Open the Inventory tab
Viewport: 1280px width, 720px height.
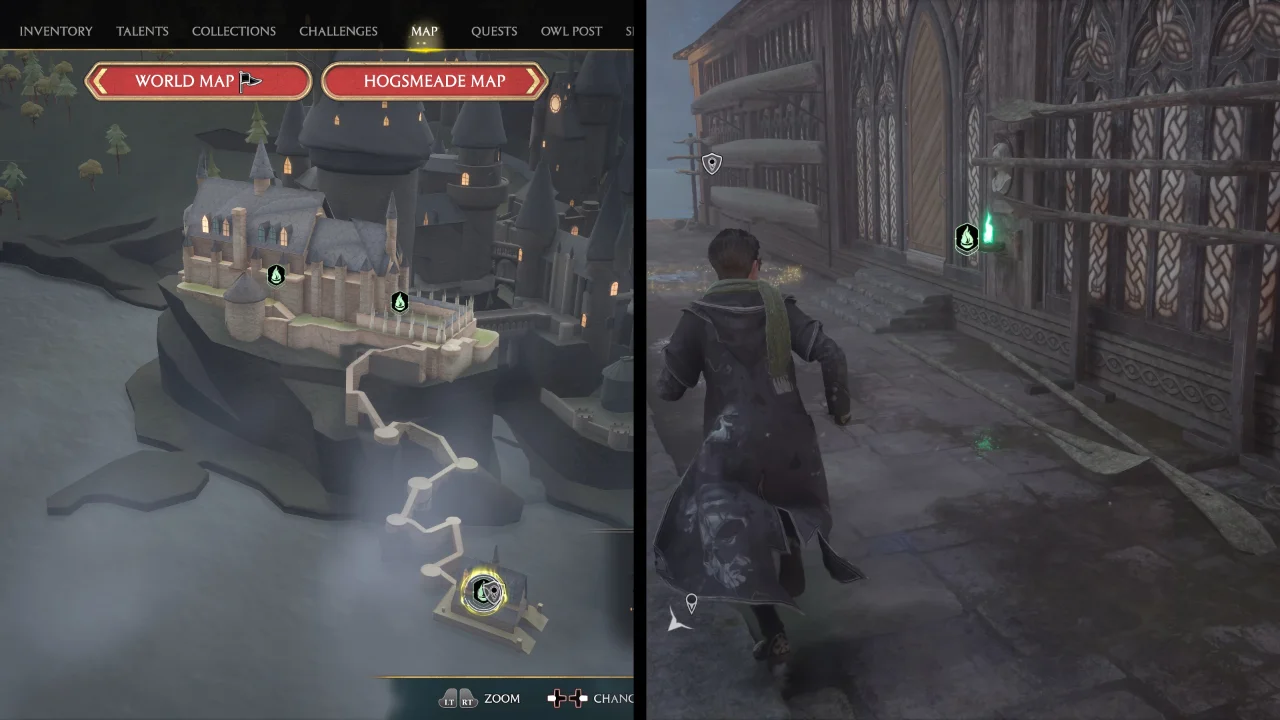tap(56, 31)
